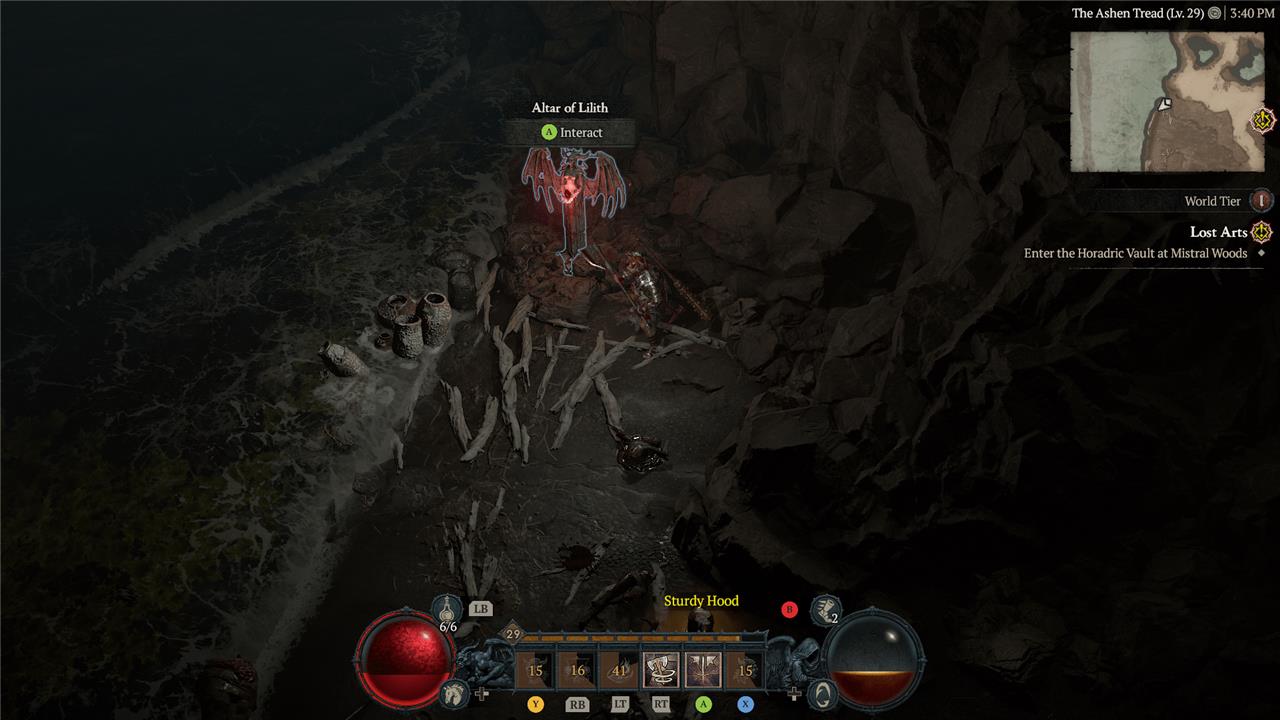Activate the whirlwind axe skill slot

tap(660, 670)
